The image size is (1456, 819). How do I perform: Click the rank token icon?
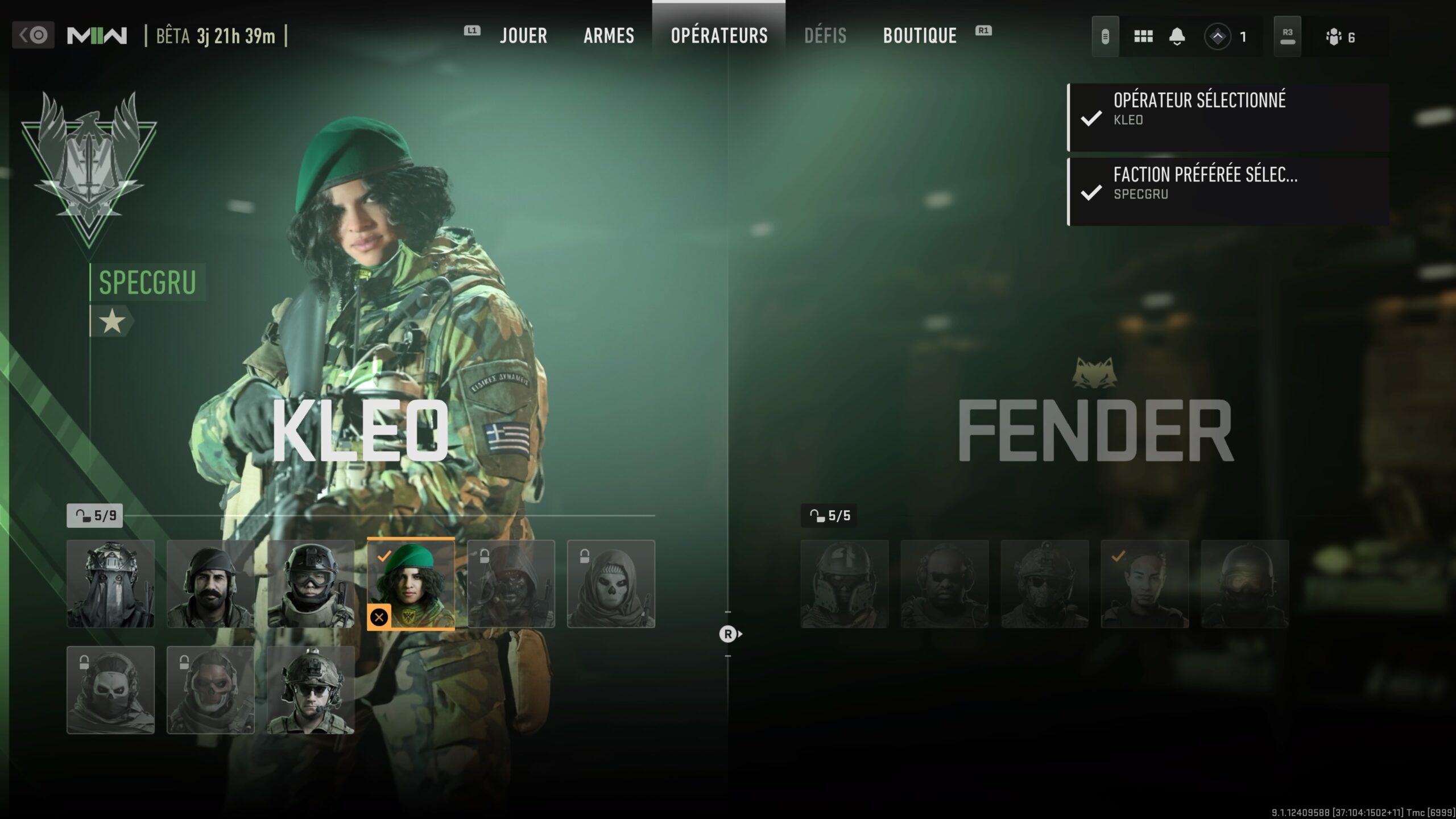click(x=1218, y=37)
